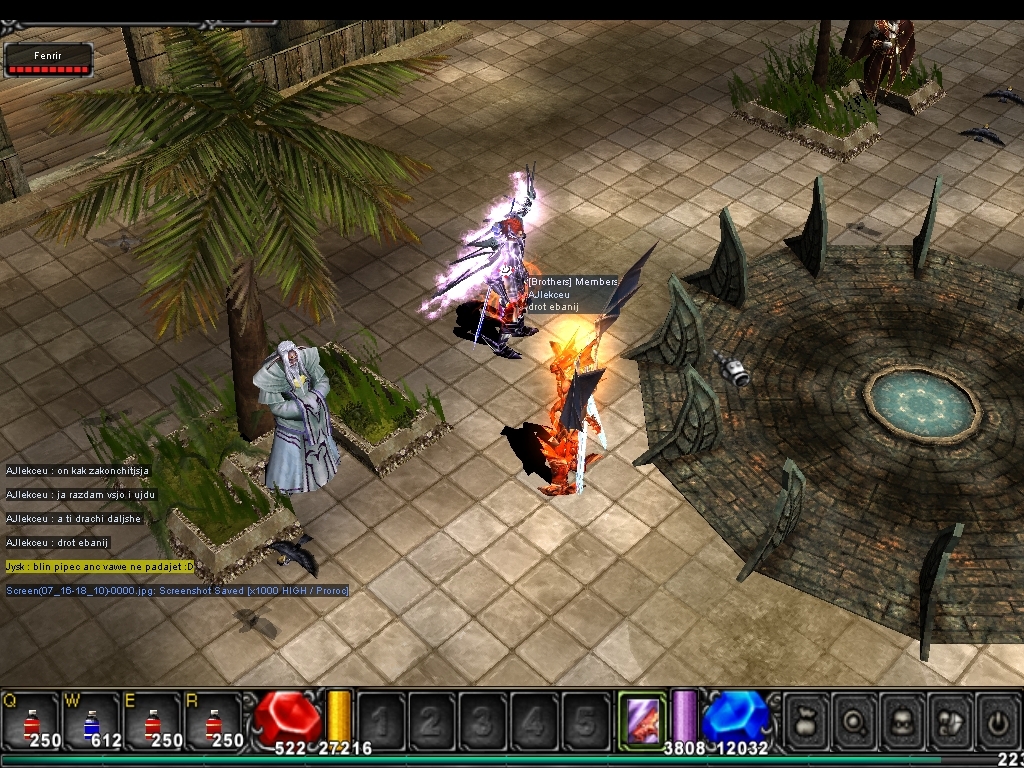Open the inventory bag button
The height and width of the screenshot is (768, 1024).
pos(806,720)
